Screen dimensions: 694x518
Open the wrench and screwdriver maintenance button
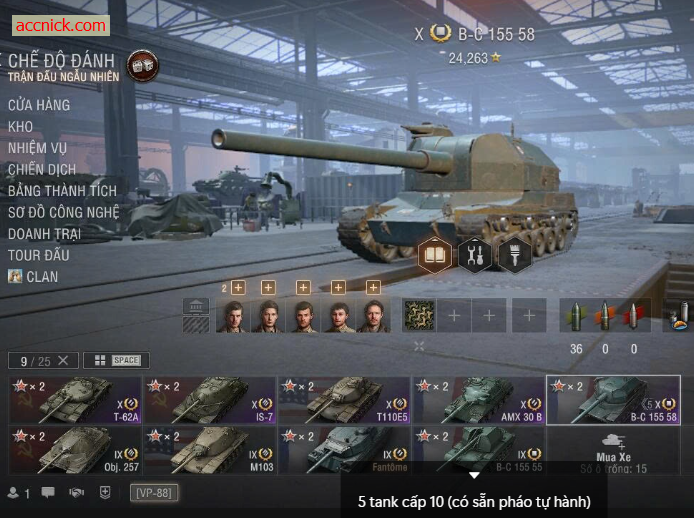(475, 255)
